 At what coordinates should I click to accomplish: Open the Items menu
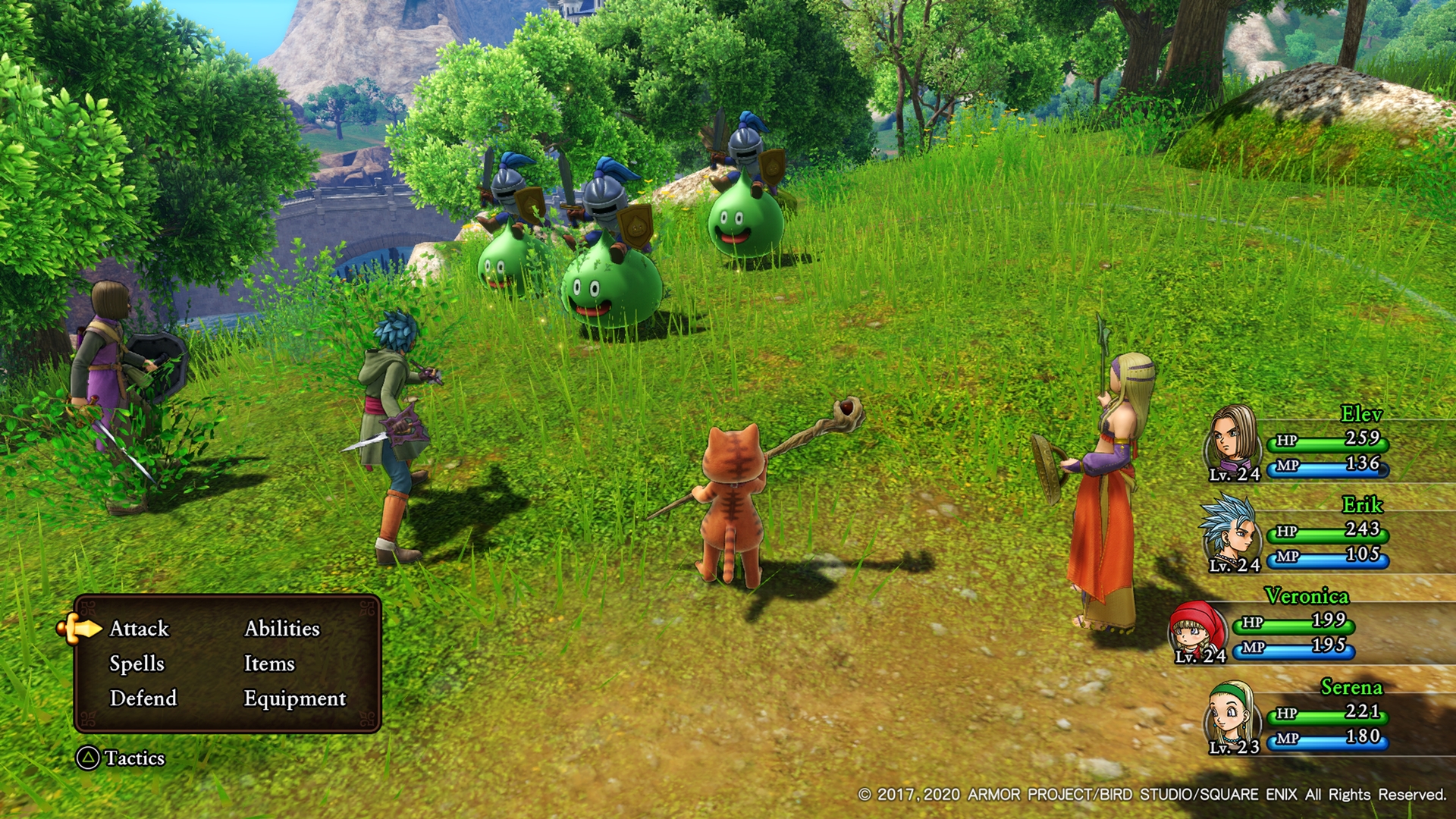tap(269, 664)
